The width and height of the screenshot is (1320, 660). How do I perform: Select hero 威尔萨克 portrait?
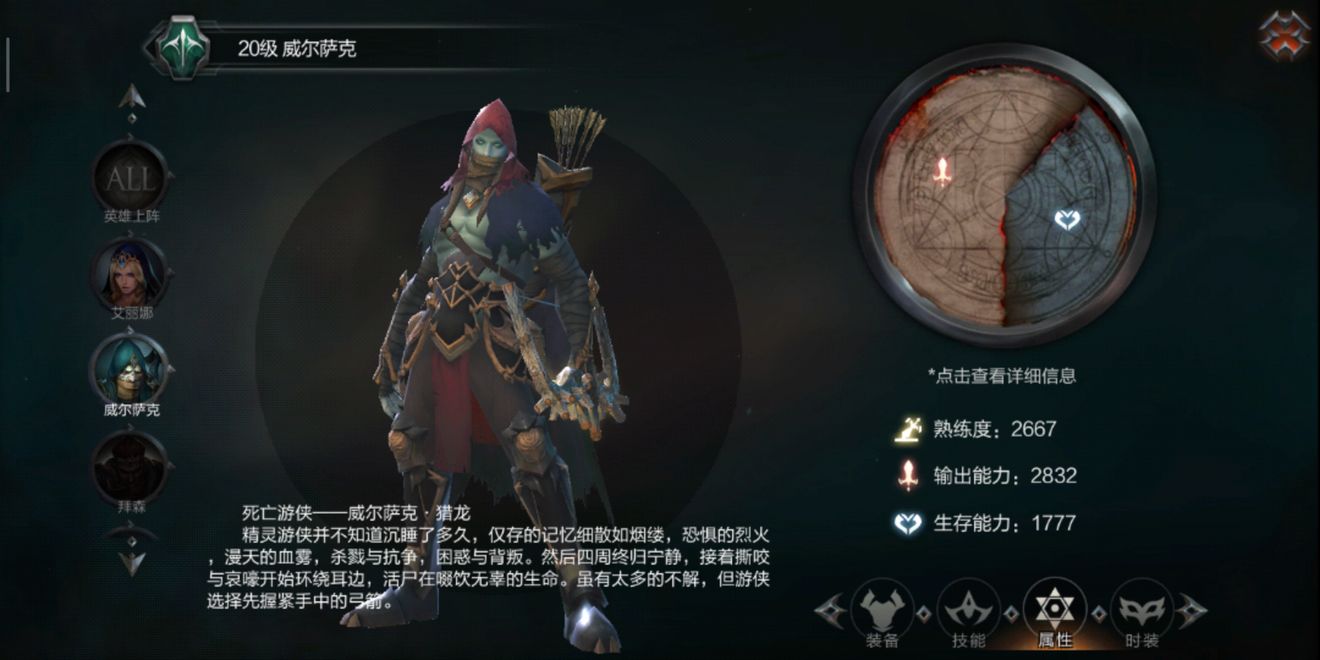pos(131,369)
